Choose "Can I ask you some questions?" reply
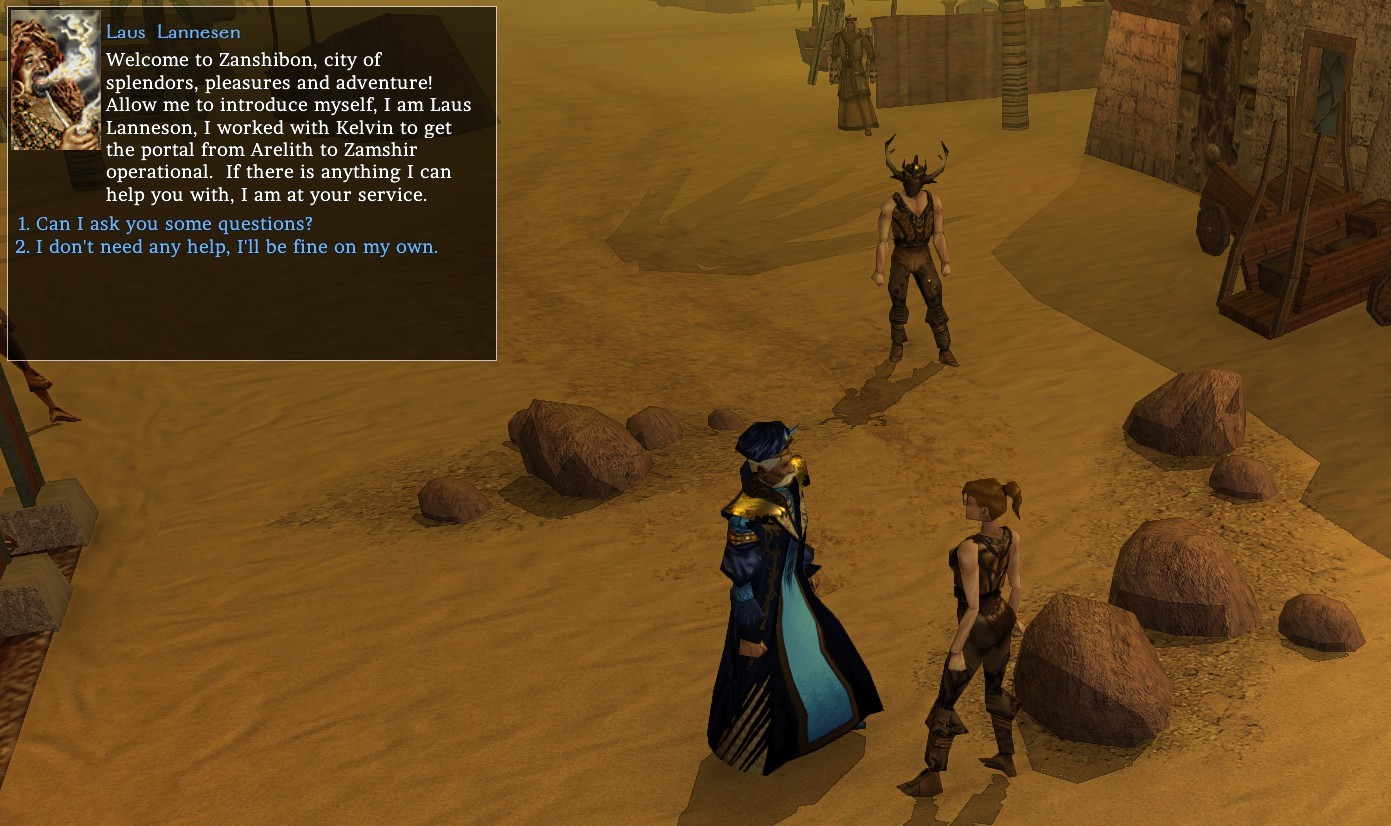 tap(174, 224)
